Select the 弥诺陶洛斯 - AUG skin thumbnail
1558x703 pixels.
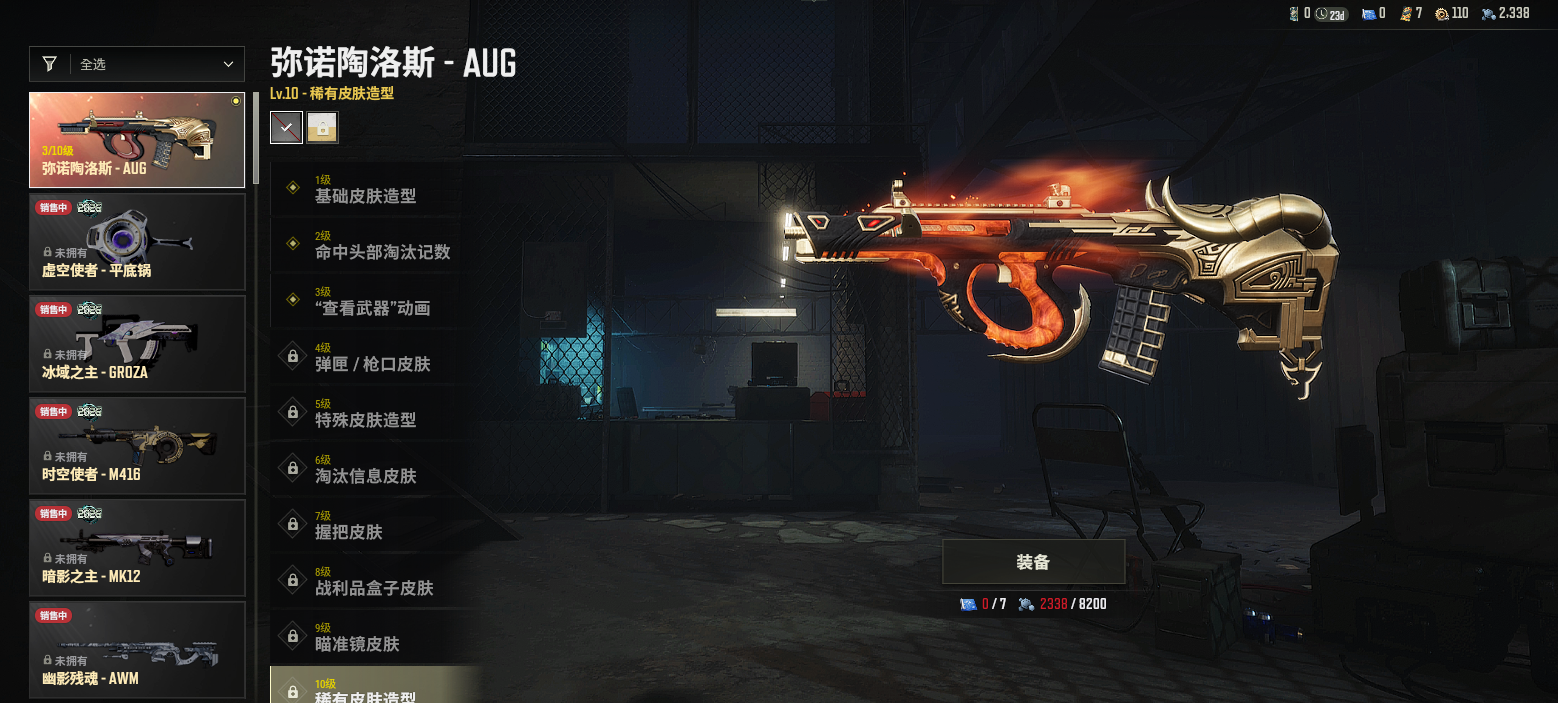tap(137, 140)
